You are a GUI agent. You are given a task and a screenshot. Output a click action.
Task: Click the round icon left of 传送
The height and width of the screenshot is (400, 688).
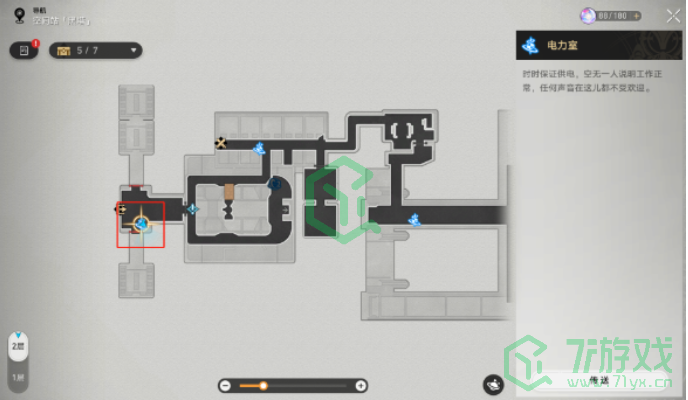(x=493, y=383)
